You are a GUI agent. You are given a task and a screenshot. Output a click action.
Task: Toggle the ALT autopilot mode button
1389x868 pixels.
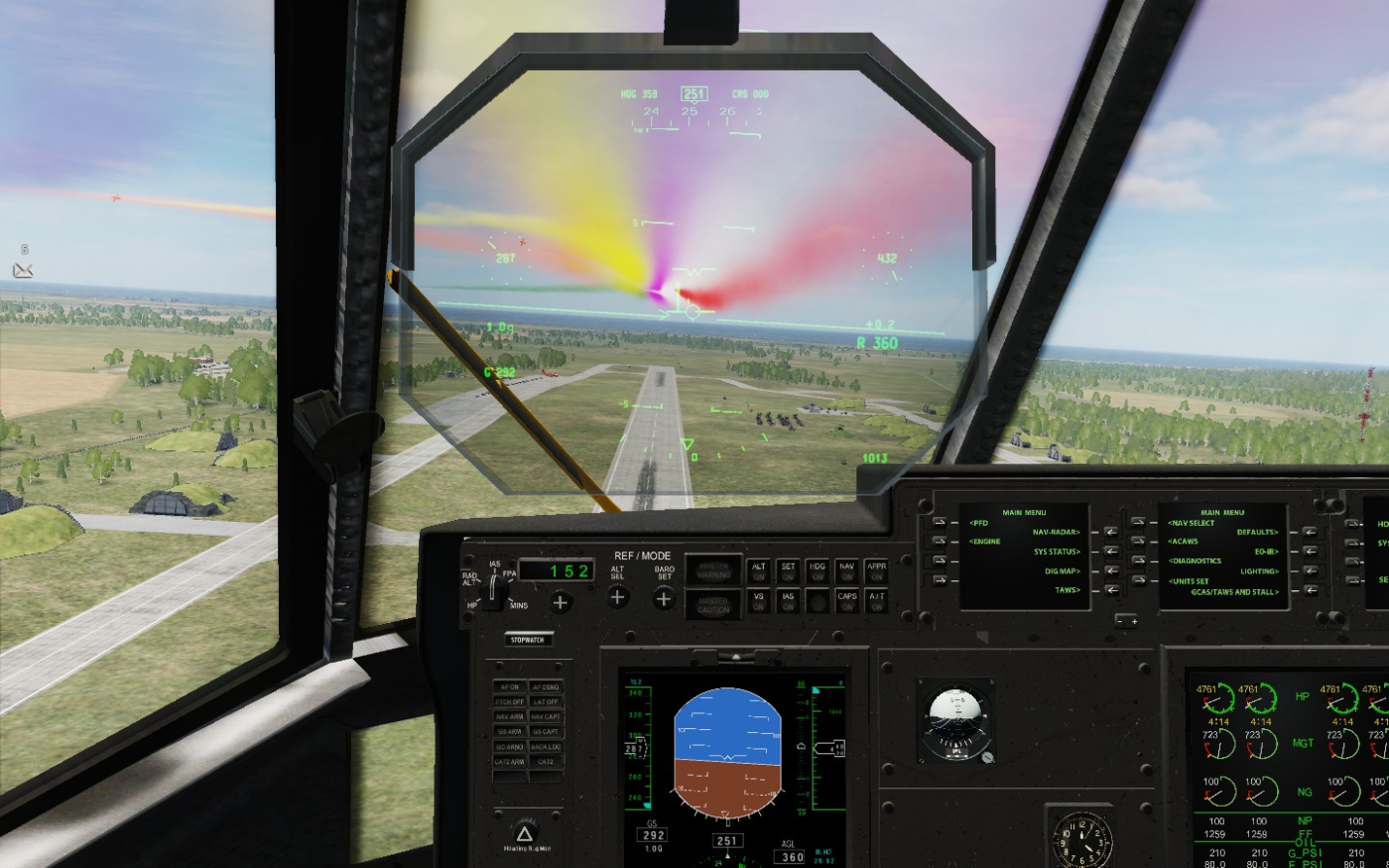(x=759, y=571)
